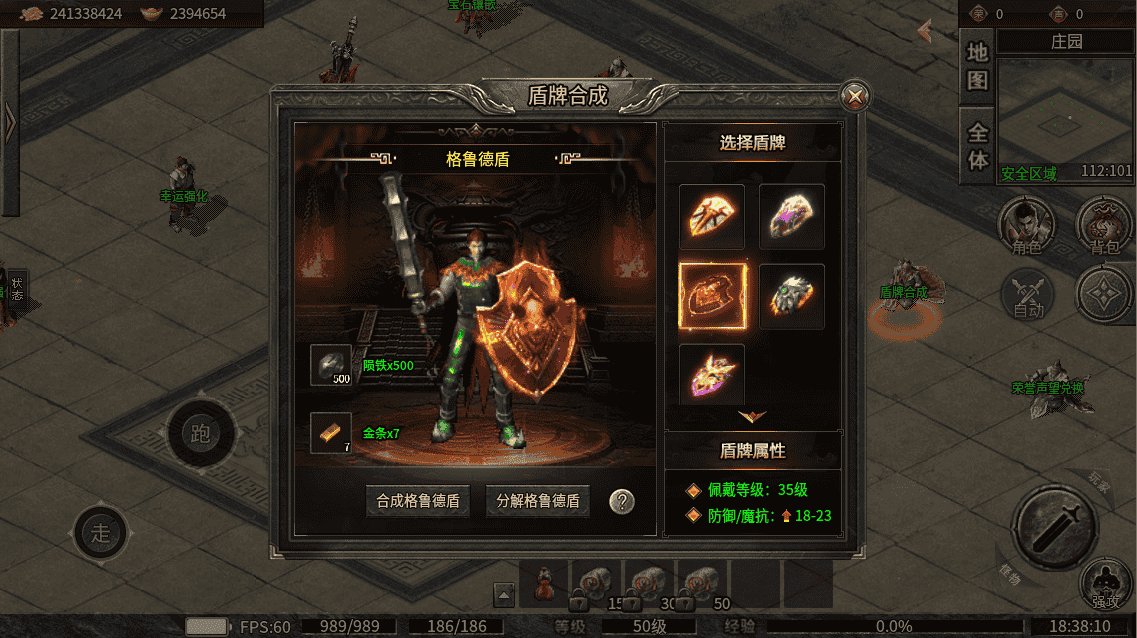Select the highlighted 格鲁德盾 shield thumbnail
This screenshot has height=638, width=1137.
click(712, 296)
